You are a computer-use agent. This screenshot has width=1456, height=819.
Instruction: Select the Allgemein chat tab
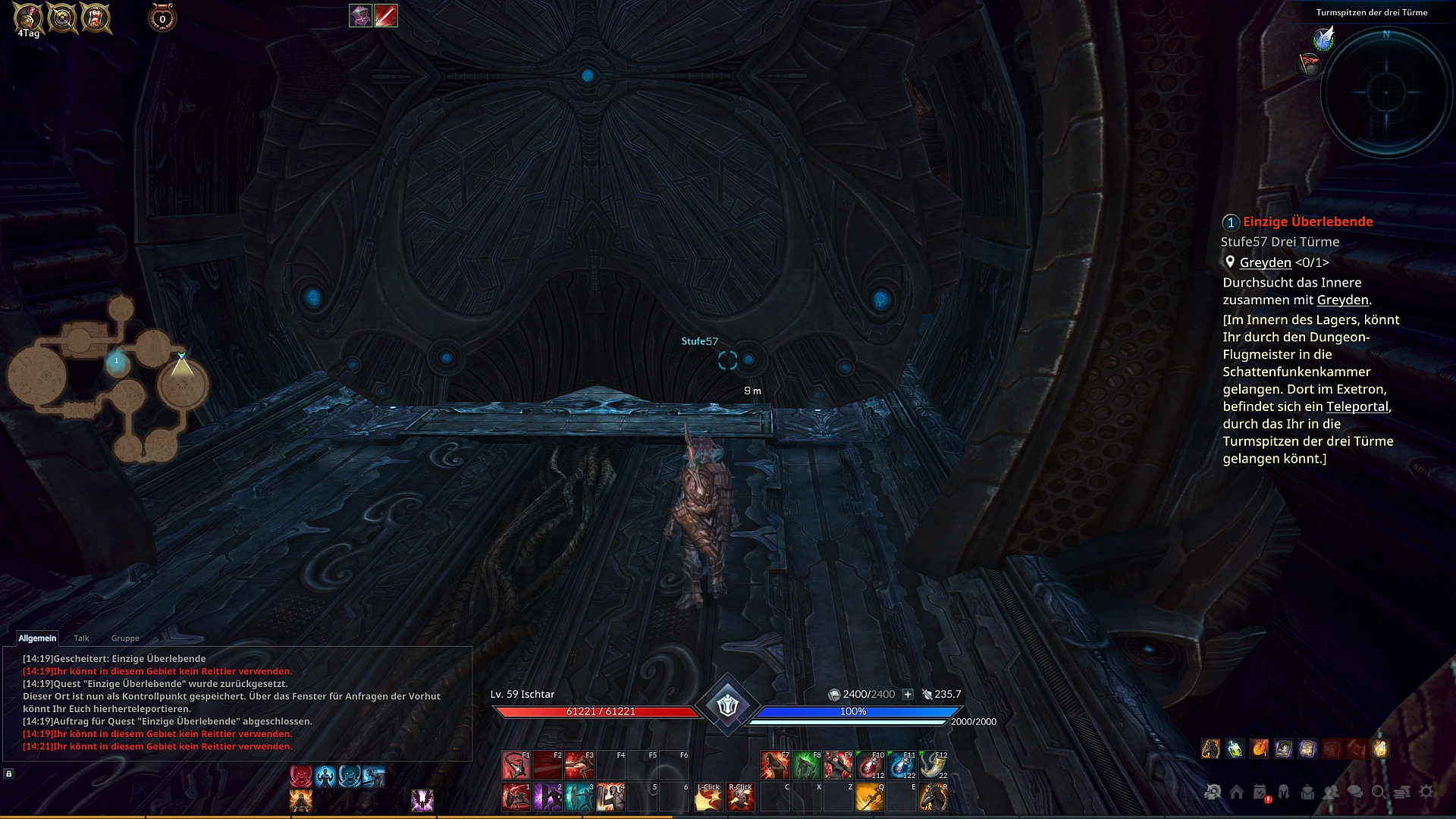coord(37,639)
